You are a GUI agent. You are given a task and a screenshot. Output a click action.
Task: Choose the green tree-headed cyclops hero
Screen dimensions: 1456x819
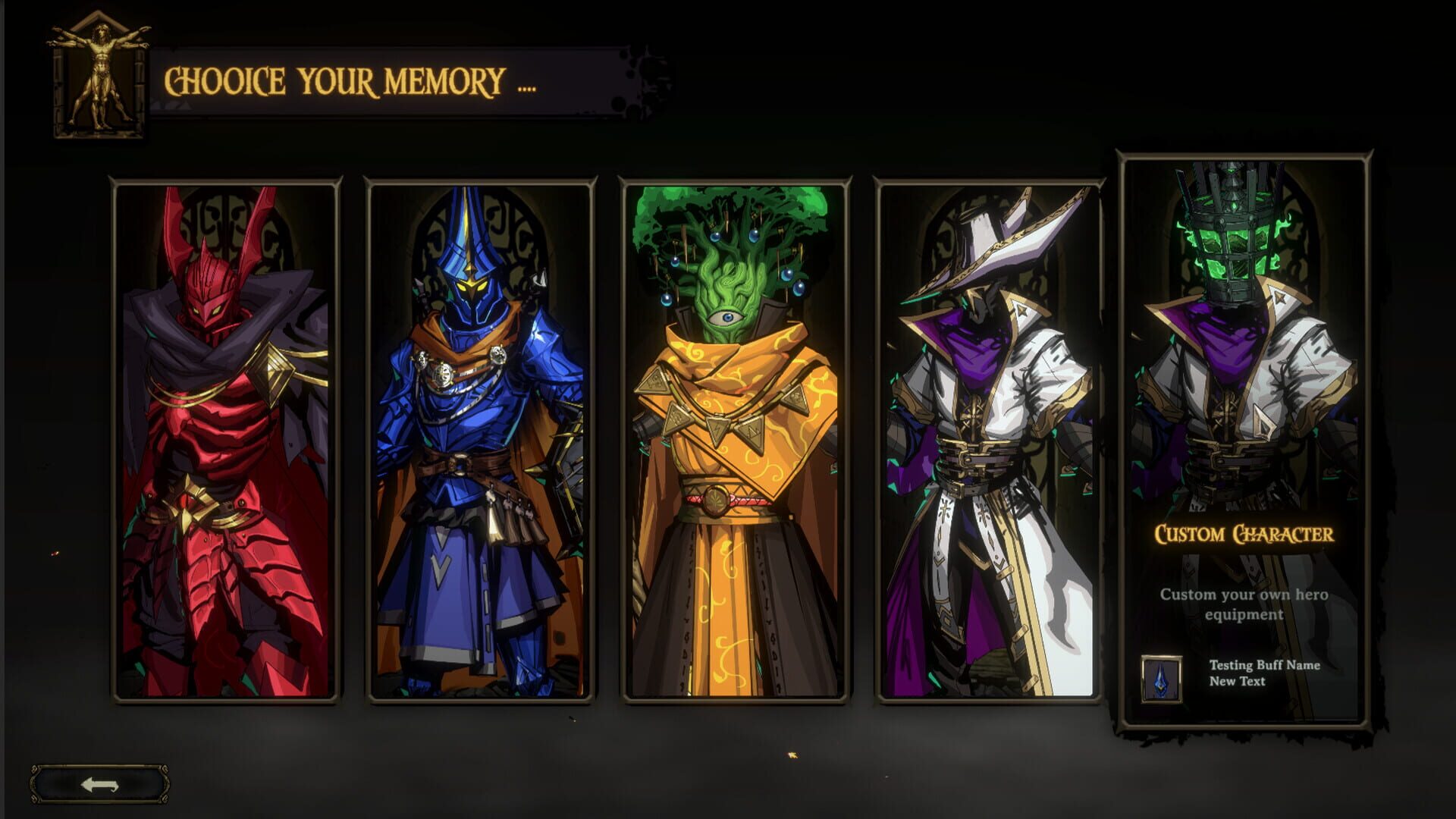pos(732,440)
